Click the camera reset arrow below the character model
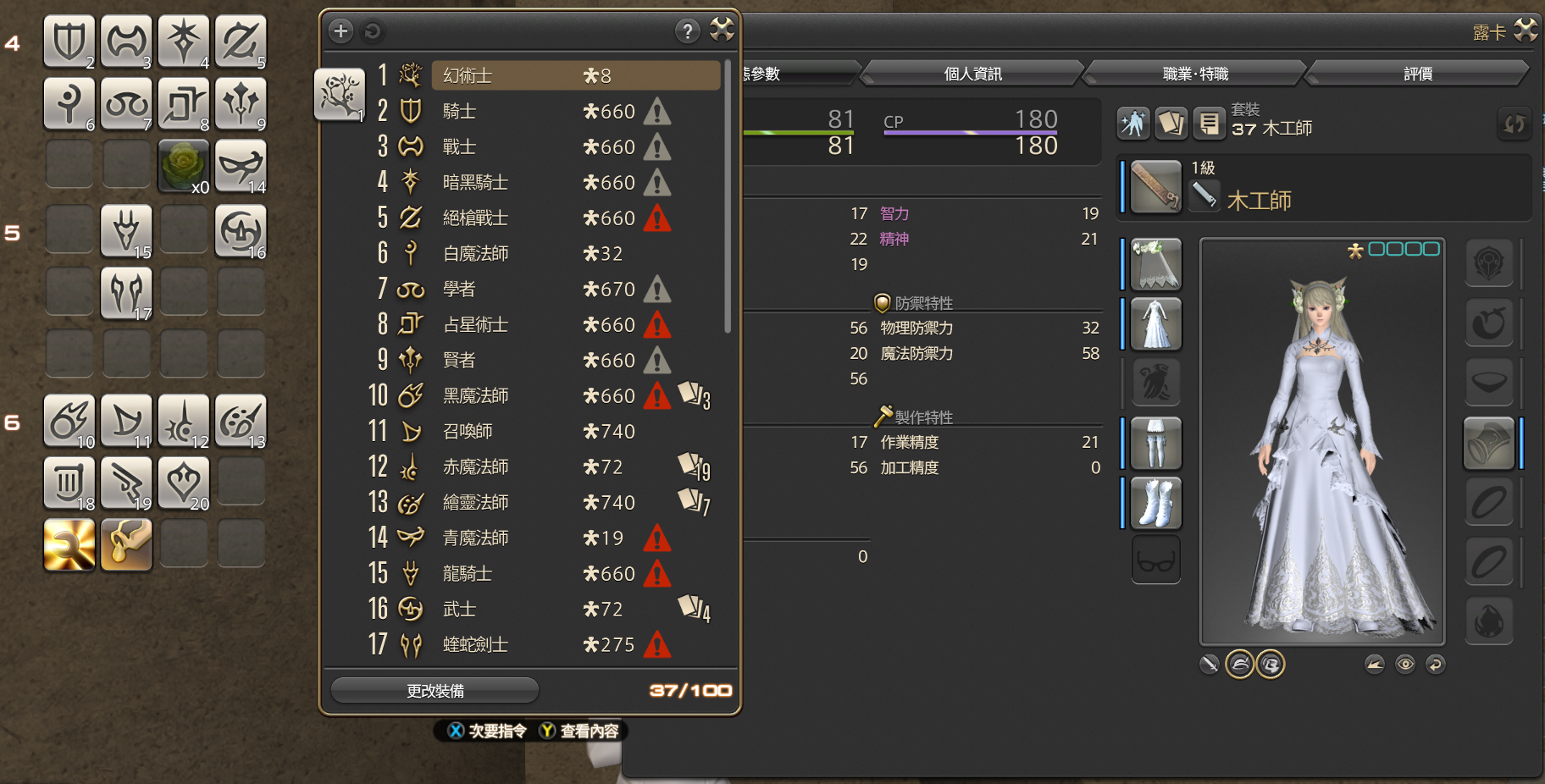Image resolution: width=1545 pixels, height=784 pixels. pyautogui.click(x=1435, y=664)
